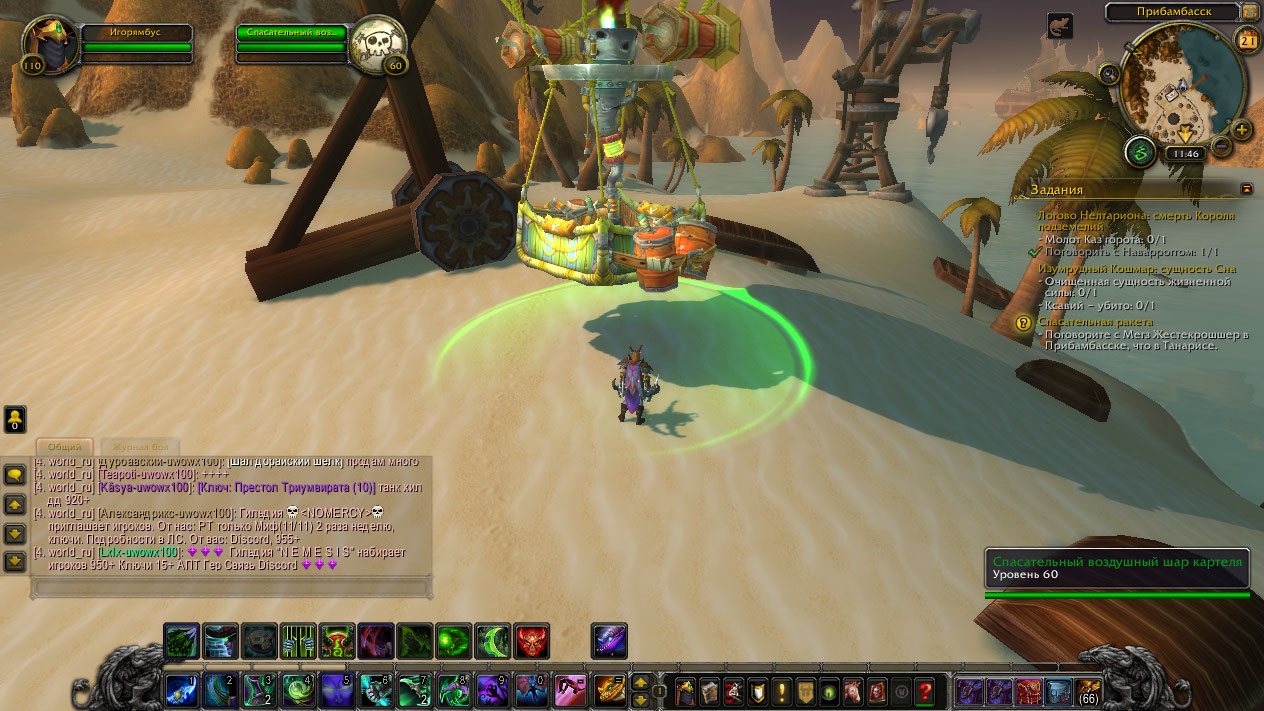
Task: Switch to the Общий chat tab
Action: click(64, 446)
